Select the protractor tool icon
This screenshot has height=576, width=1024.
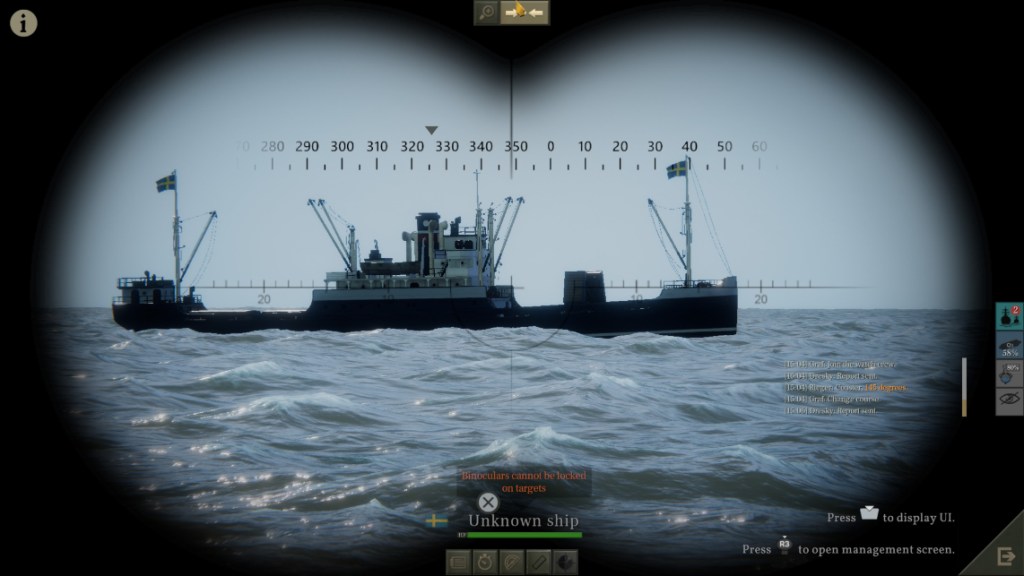[x=511, y=561]
